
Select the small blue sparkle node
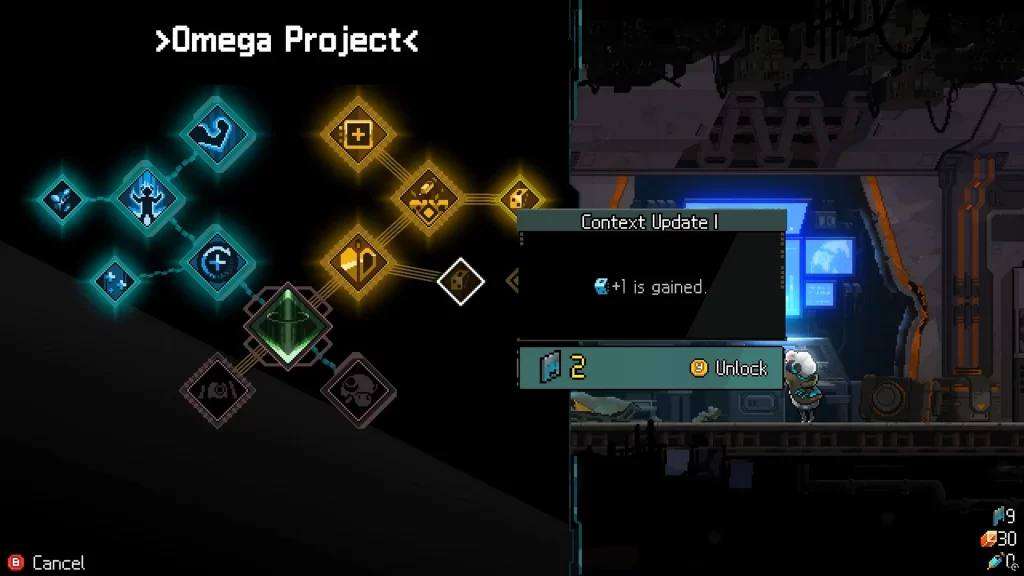(x=114, y=280)
